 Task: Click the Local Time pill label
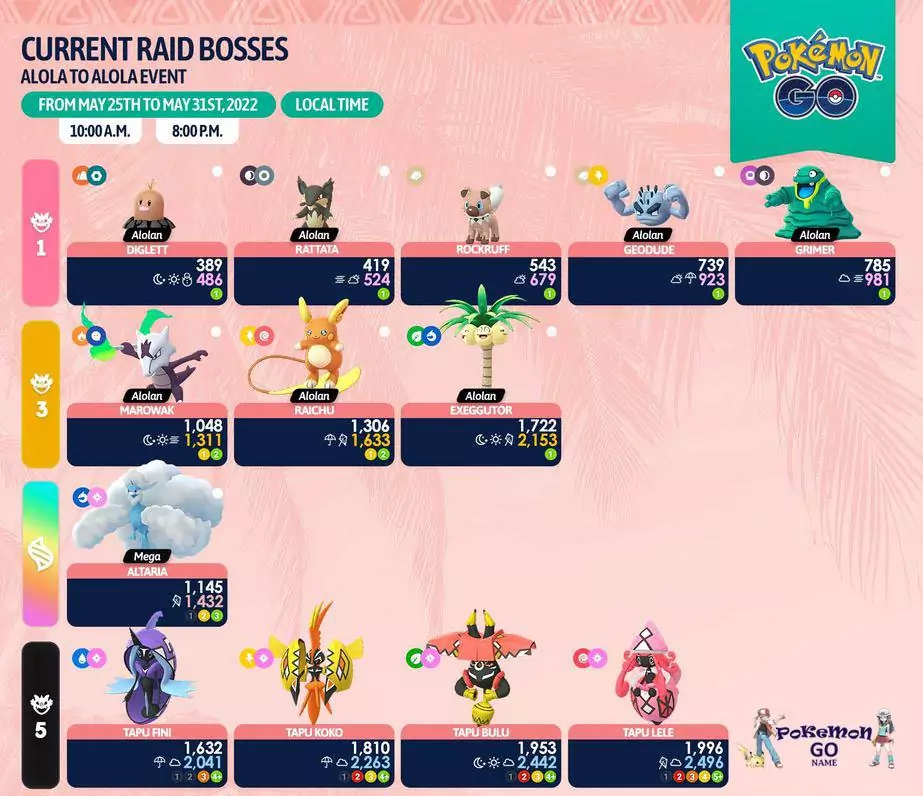[331, 105]
